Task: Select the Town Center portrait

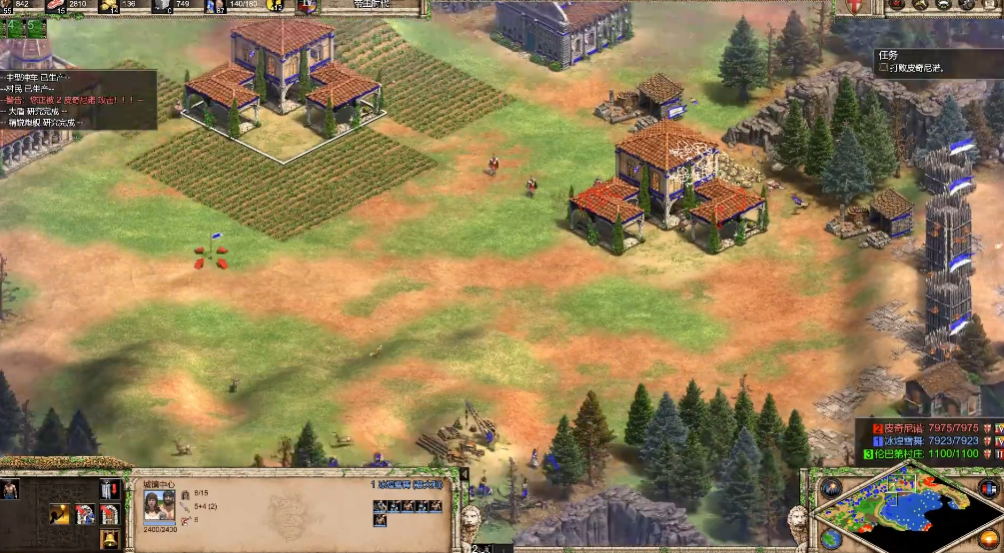Action: 159,506
